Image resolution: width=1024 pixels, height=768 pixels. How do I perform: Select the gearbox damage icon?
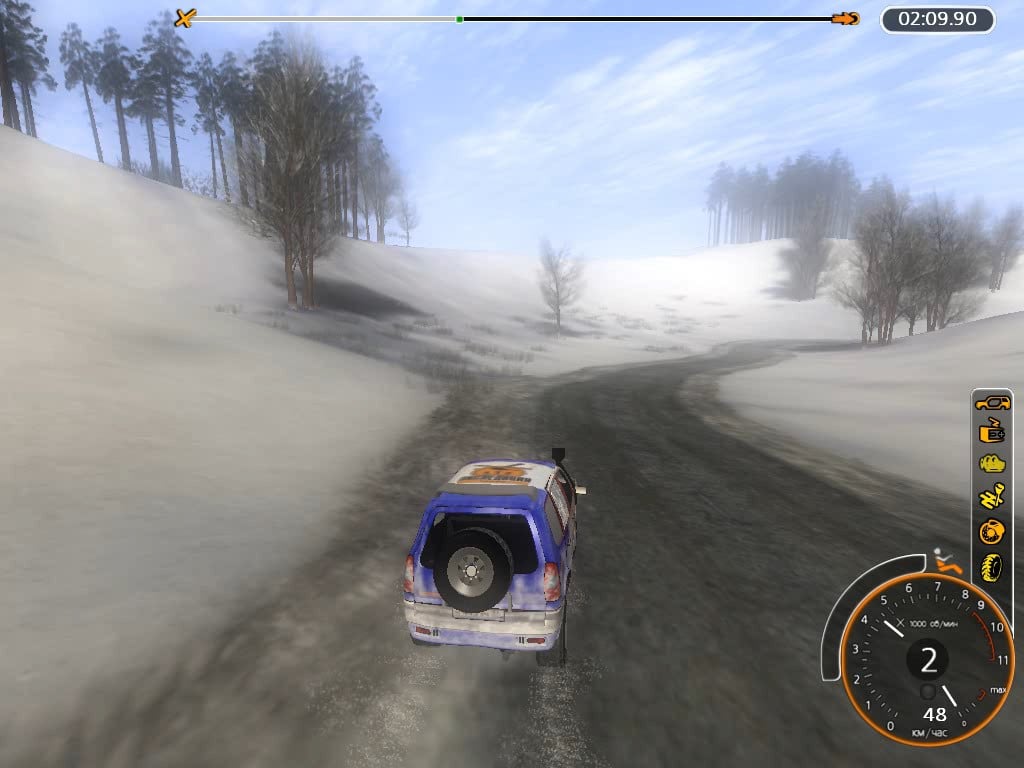992,497
